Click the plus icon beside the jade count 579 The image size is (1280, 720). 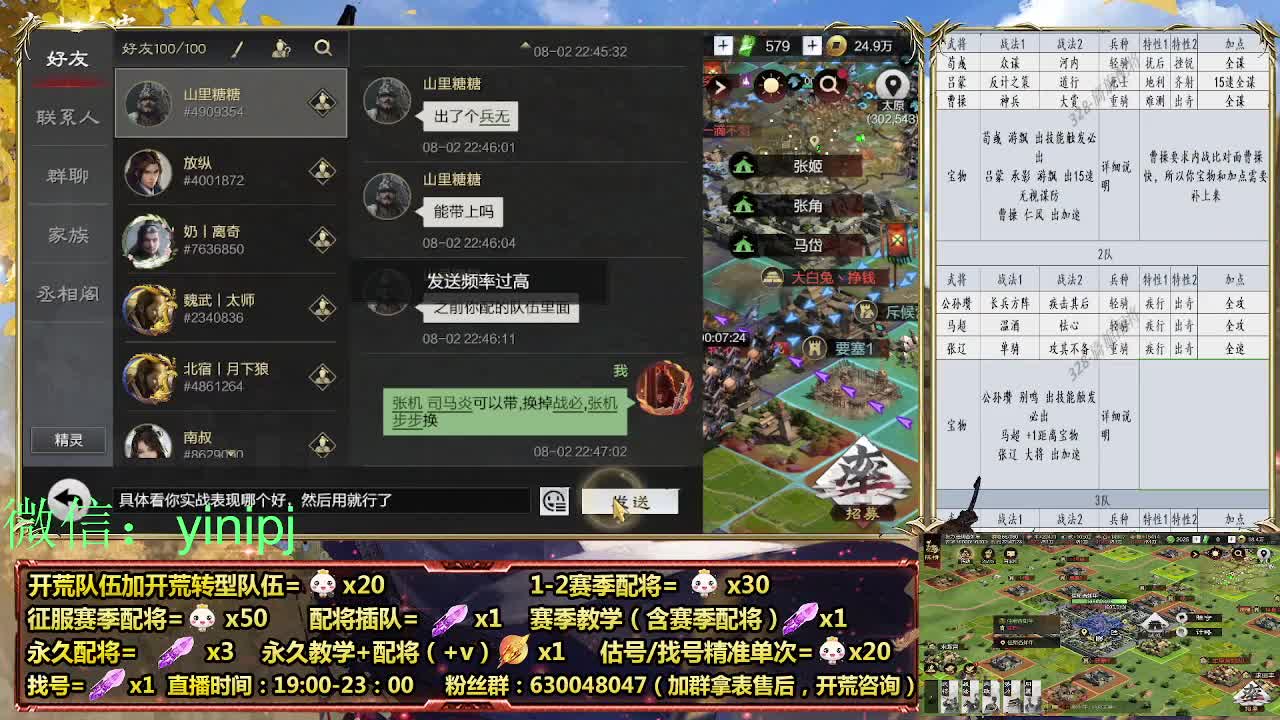coord(724,46)
